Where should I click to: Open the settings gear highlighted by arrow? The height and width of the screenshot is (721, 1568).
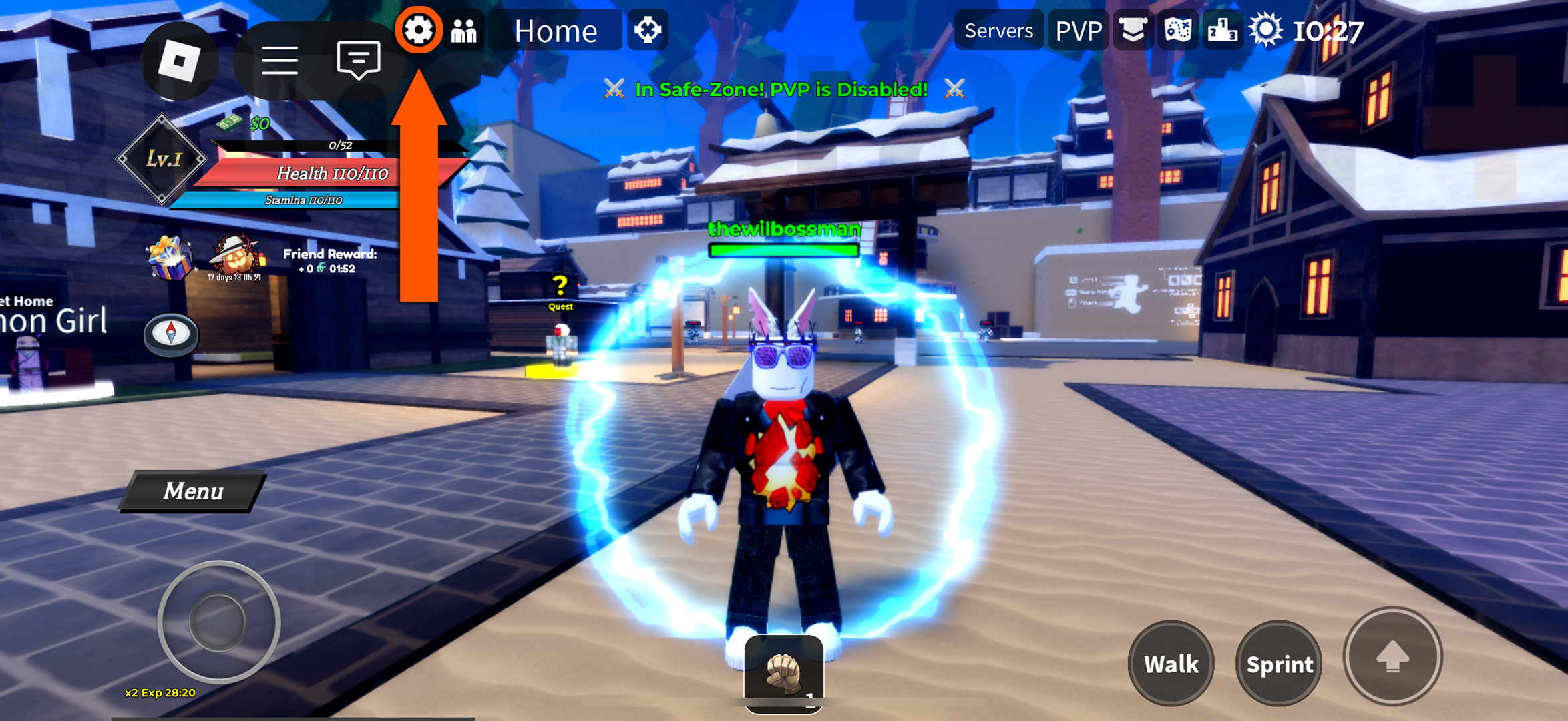point(419,30)
